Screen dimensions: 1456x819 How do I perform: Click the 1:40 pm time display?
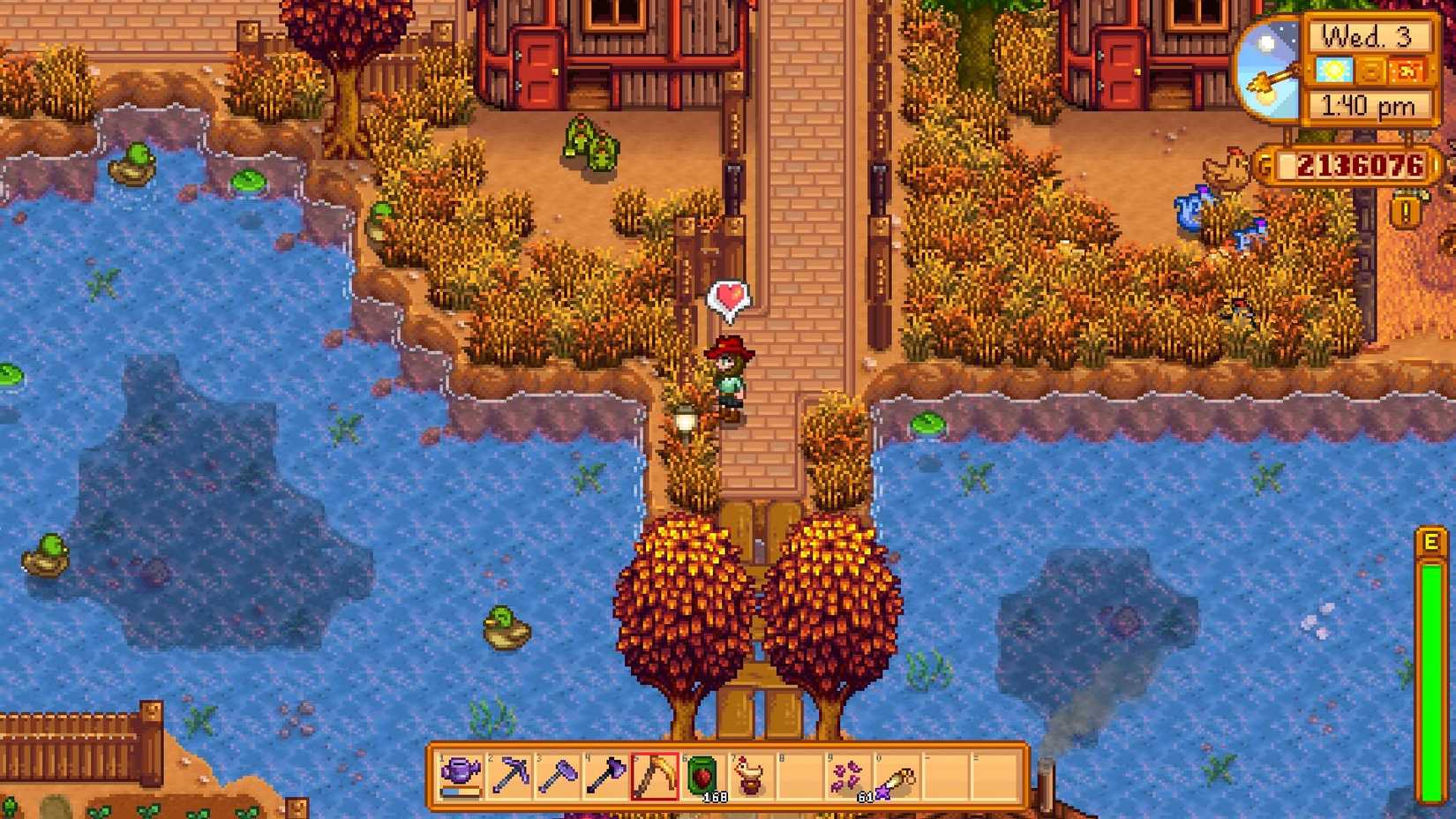coord(1368,104)
